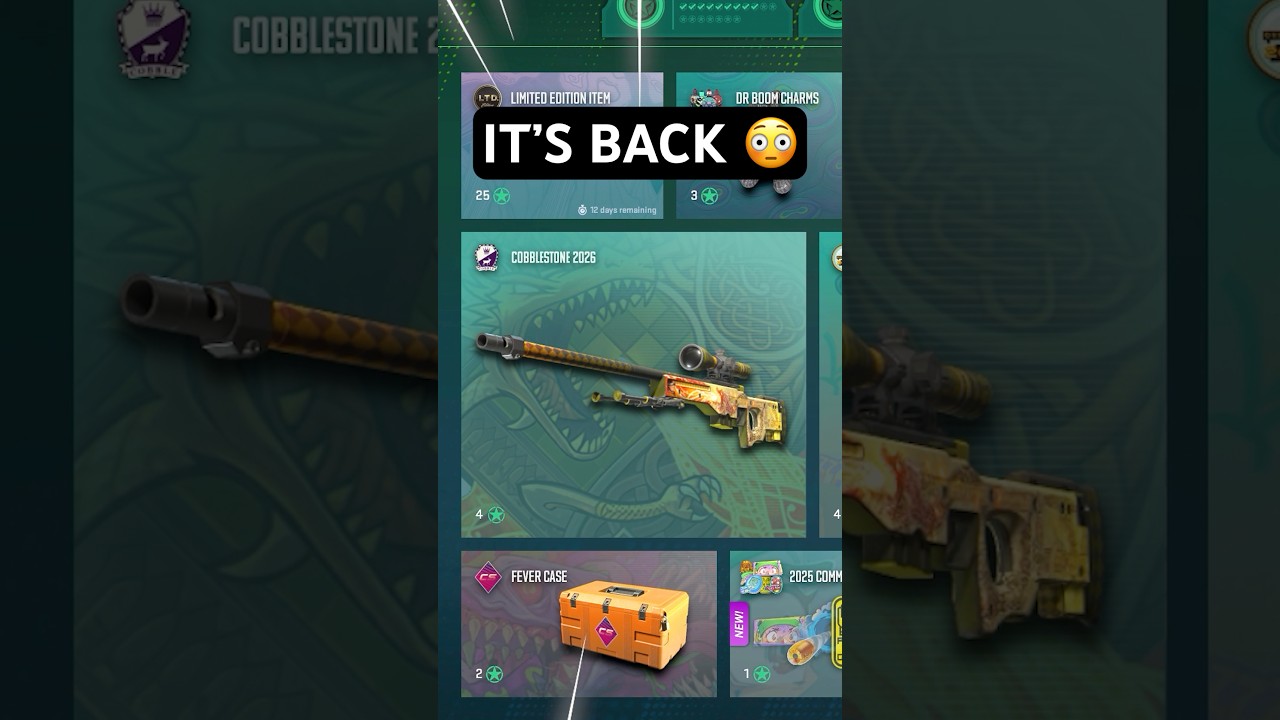Select the AWP Dragon Lore weapon preview
This screenshot has width=1280, height=720.
pyautogui.click(x=630, y=385)
